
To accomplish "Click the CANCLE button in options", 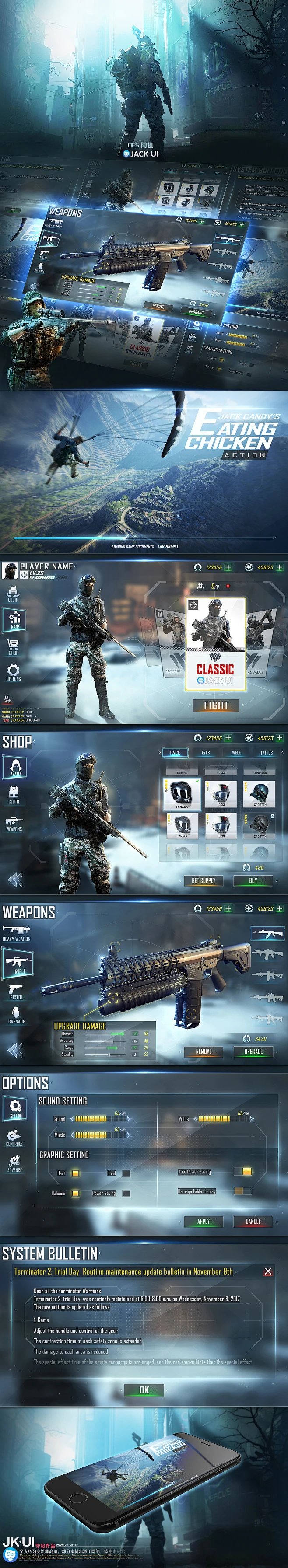I will point(253,1220).
